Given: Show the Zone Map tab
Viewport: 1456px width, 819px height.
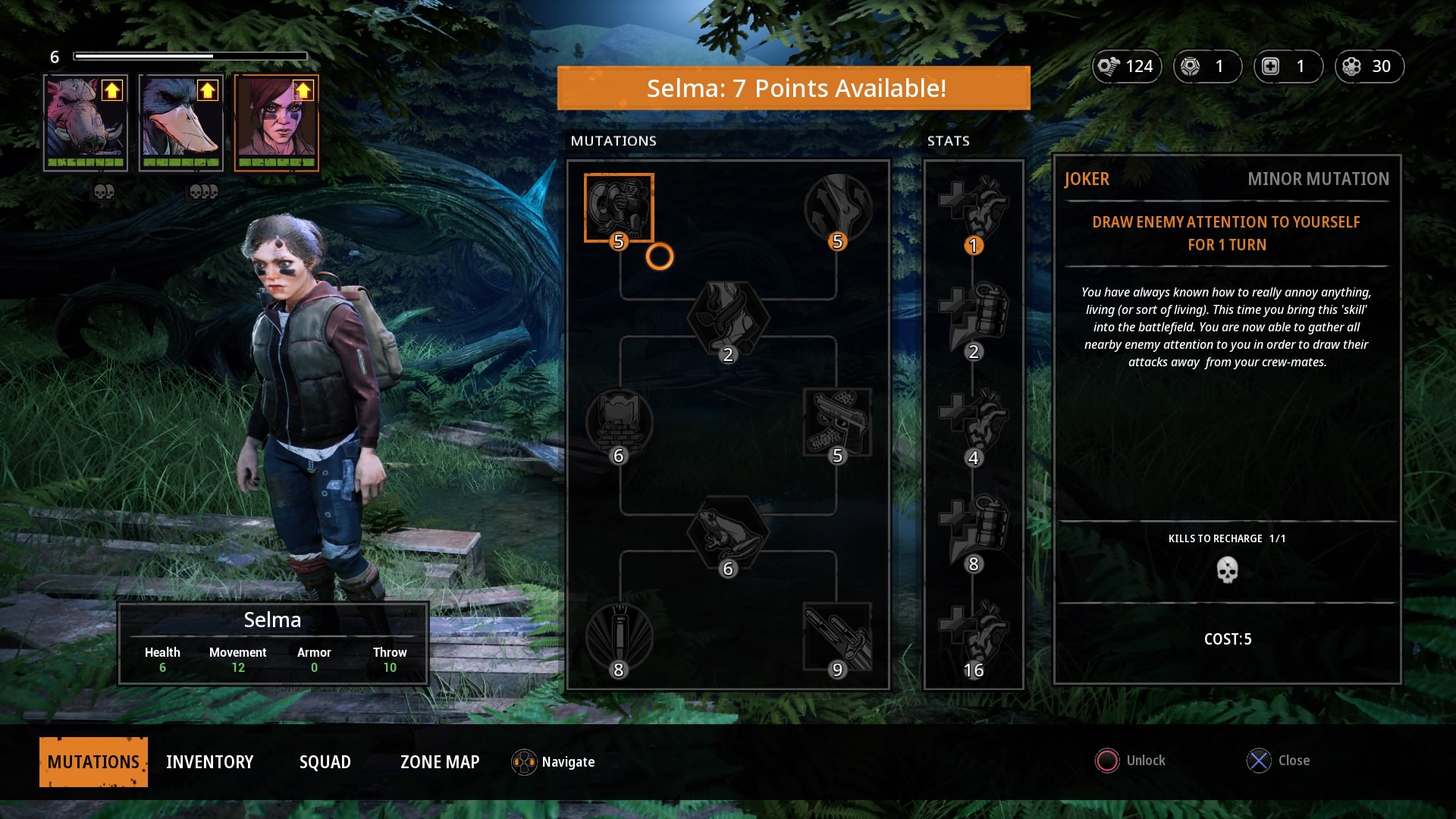Looking at the screenshot, I should coord(440,762).
